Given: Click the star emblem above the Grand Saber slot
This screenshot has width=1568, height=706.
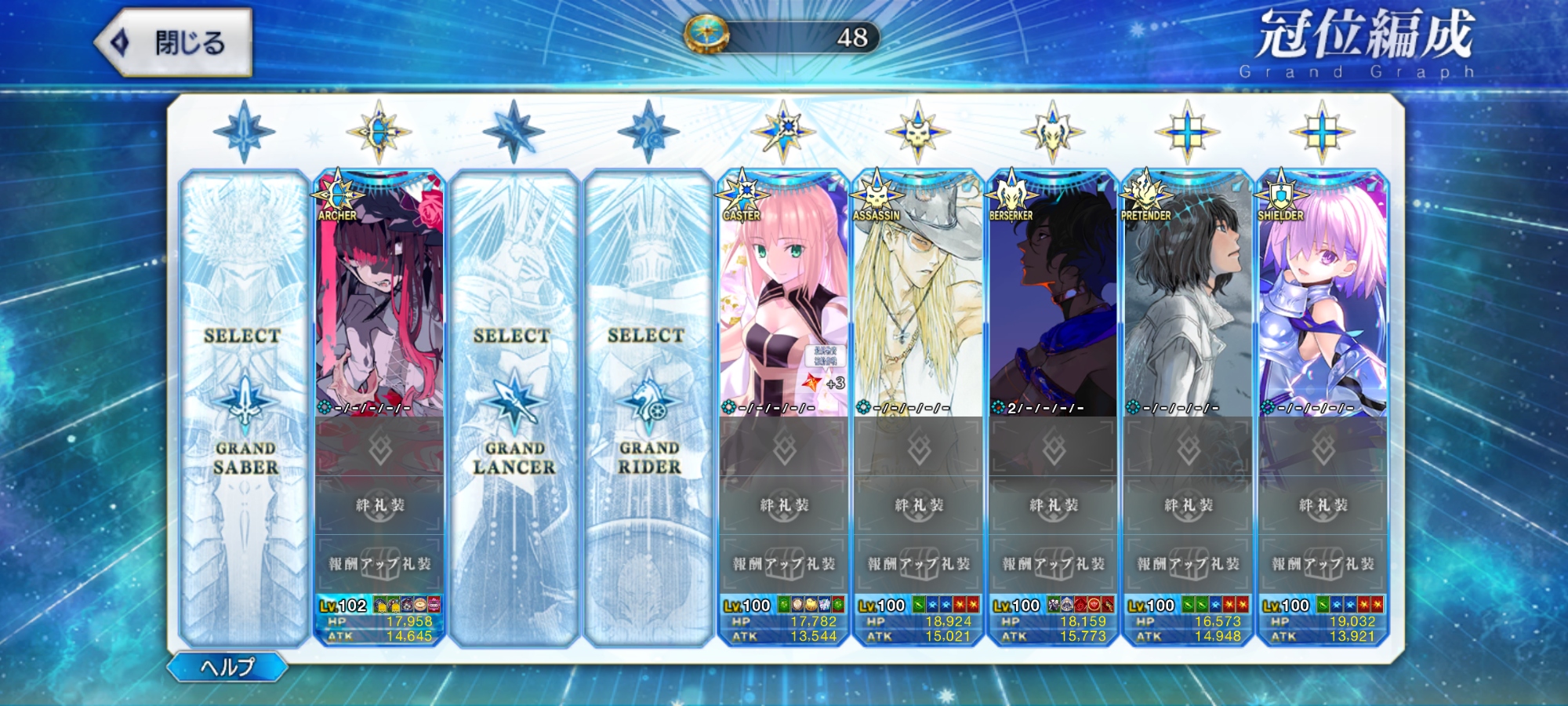Looking at the screenshot, I should (x=245, y=132).
